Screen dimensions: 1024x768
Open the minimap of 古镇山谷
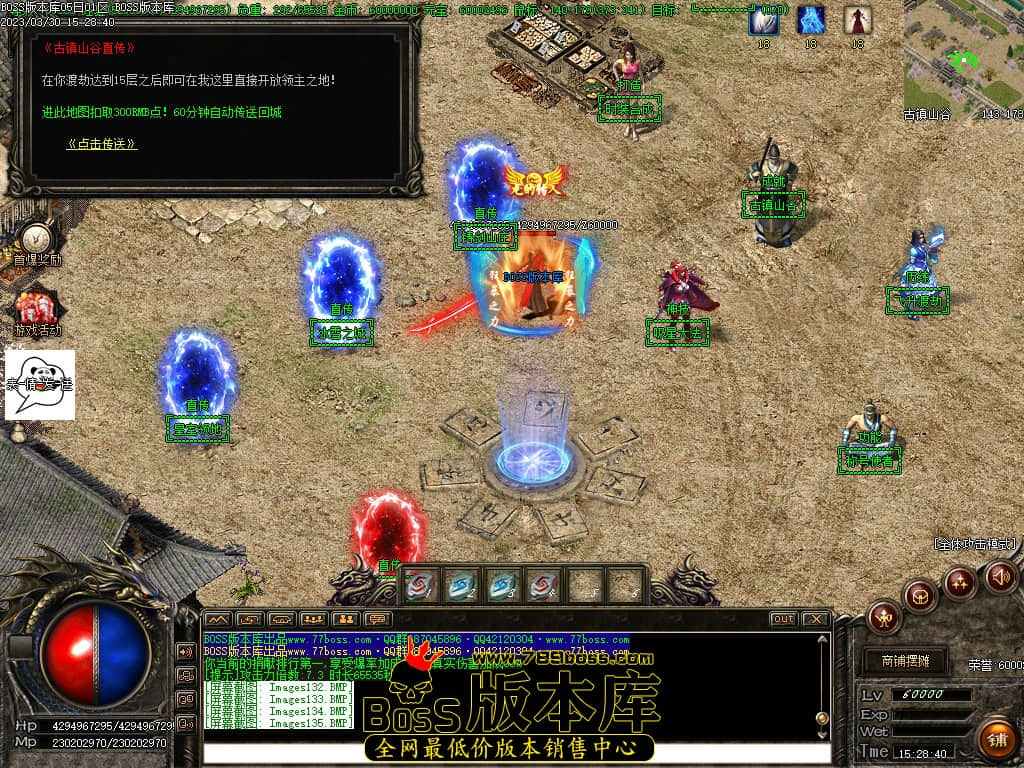(x=962, y=54)
